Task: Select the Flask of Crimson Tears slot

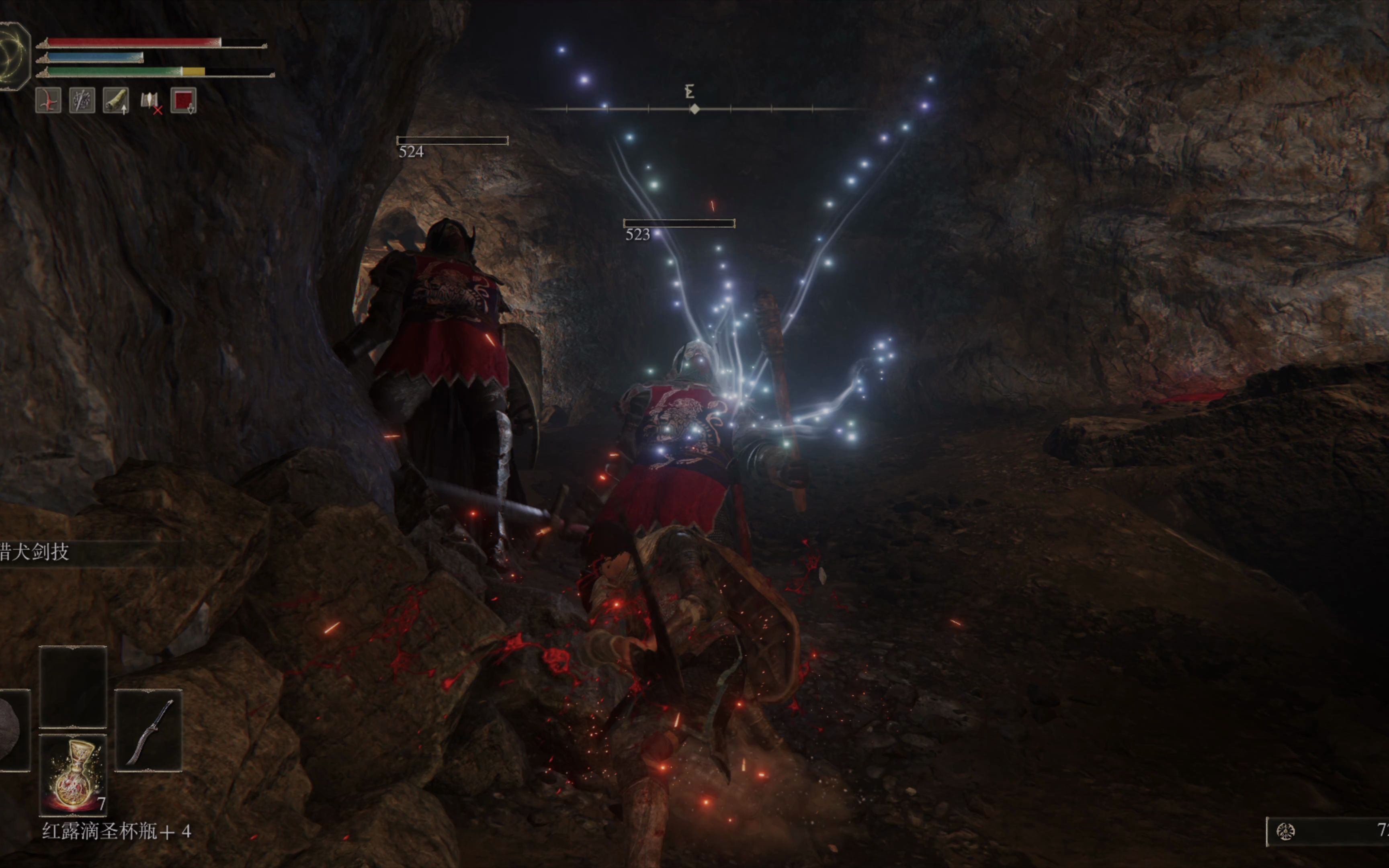Action: pyautogui.click(x=73, y=774)
